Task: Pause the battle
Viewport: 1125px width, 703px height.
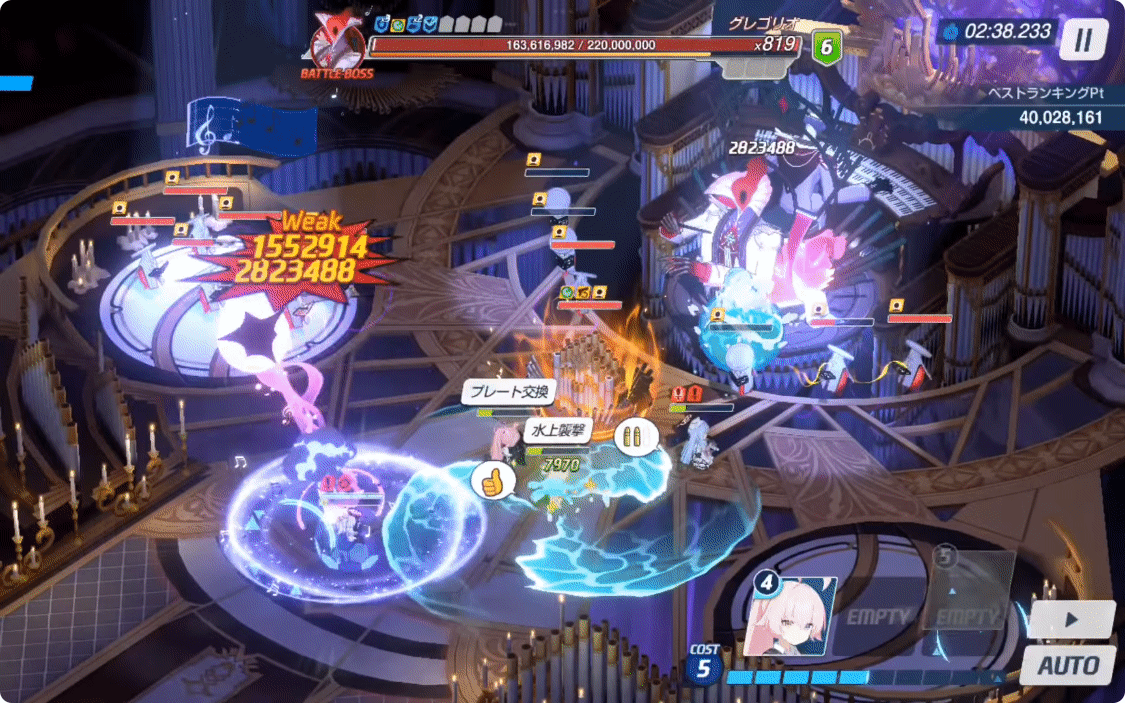Action: 1084,41
